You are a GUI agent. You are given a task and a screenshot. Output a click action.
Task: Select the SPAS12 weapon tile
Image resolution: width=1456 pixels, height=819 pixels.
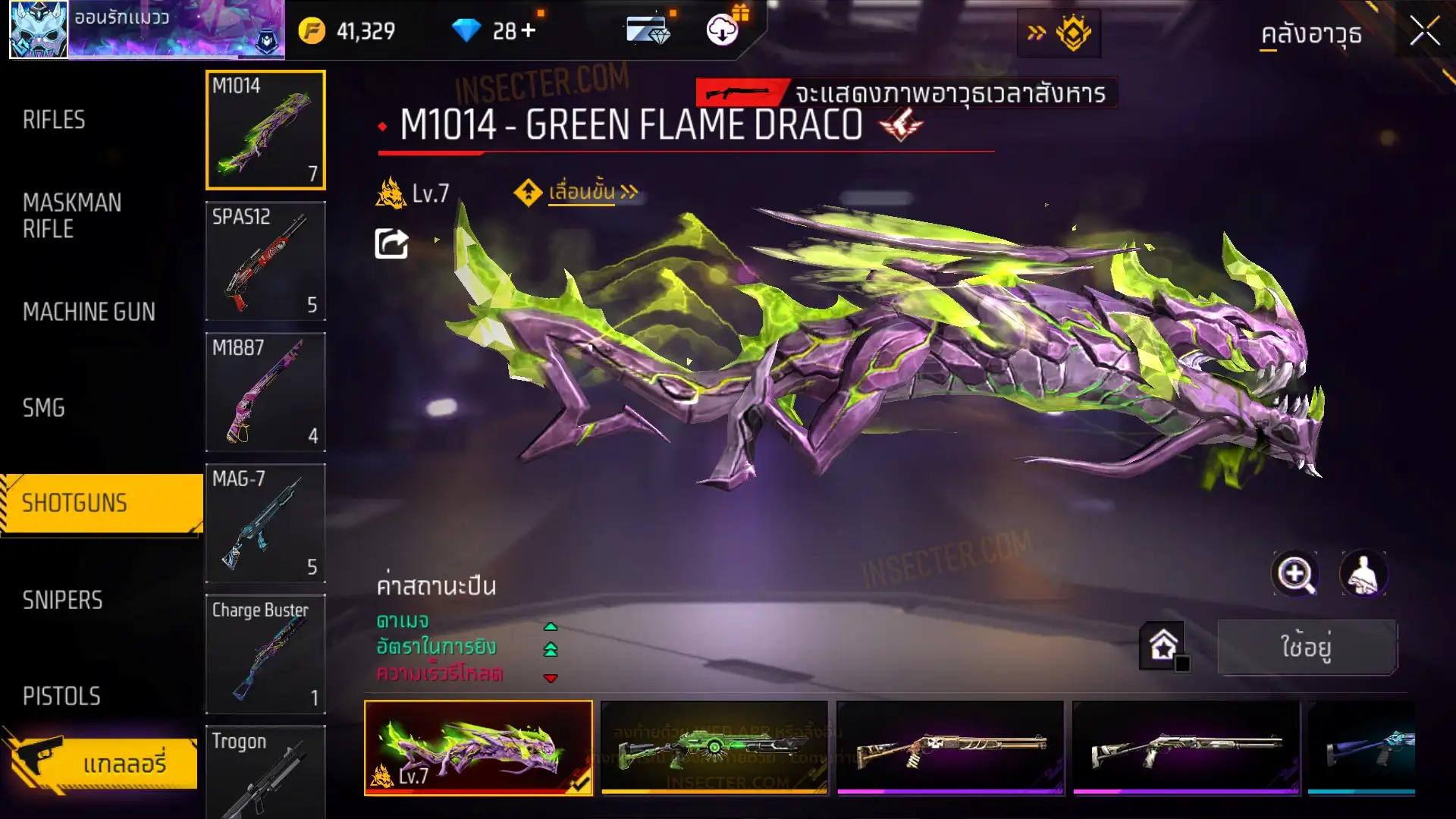click(265, 261)
